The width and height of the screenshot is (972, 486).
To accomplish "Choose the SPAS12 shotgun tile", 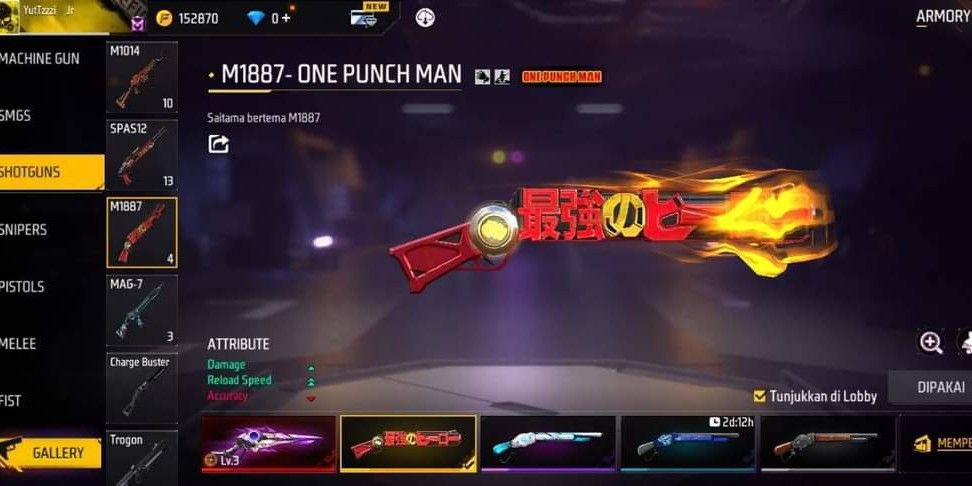I will [142, 155].
